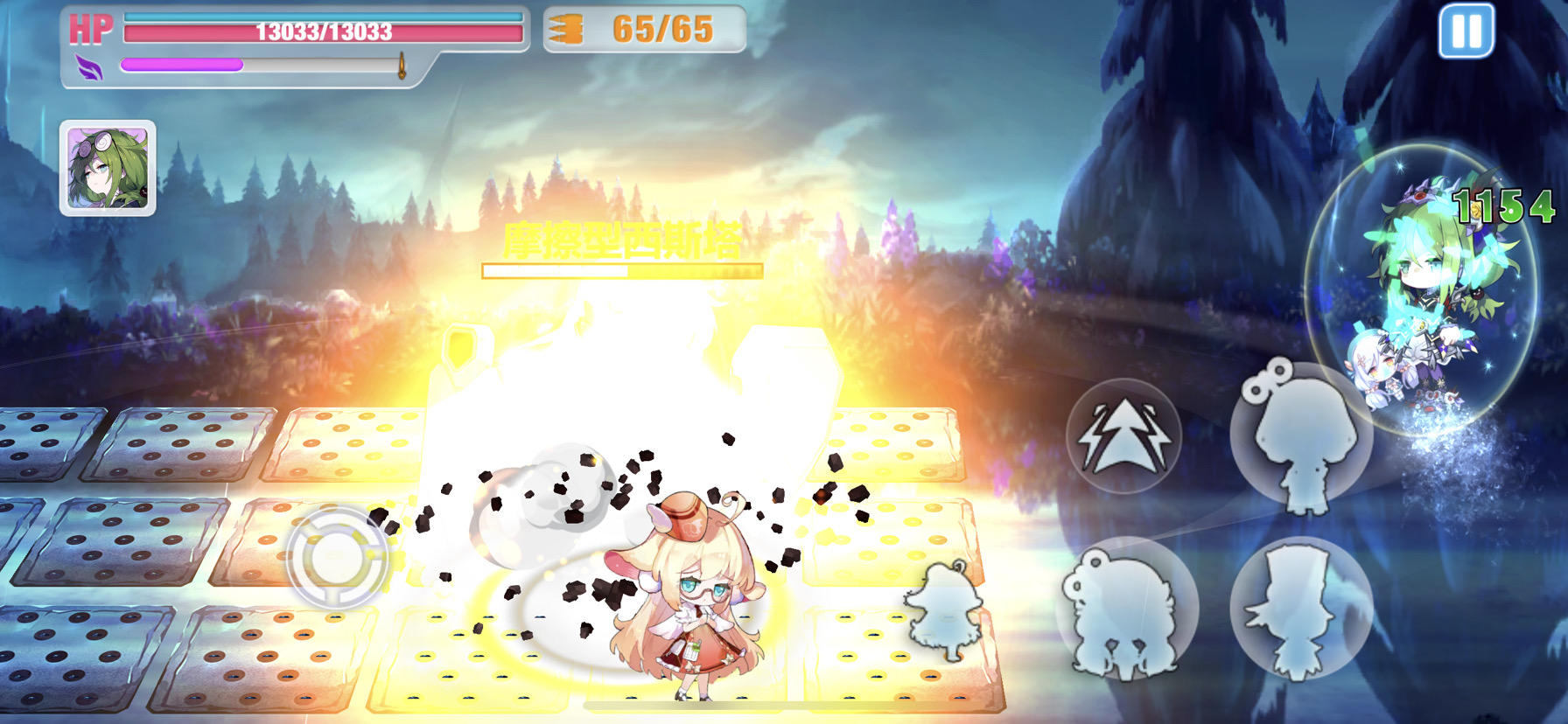Tap the boss name 摩擦型西斯塔 banner
The width and height of the screenshot is (1568, 724).
pos(623,242)
